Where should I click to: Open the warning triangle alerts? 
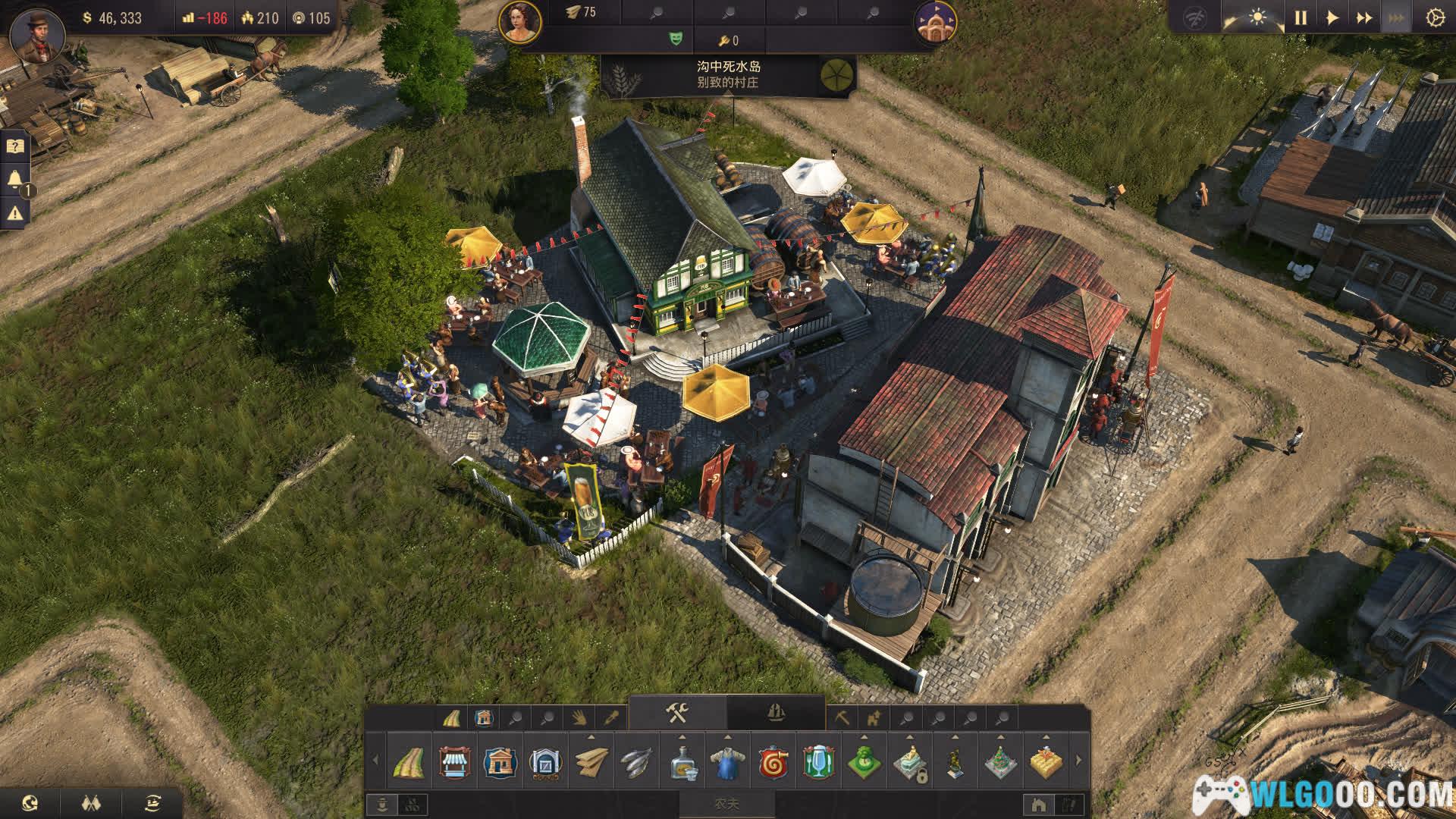[x=15, y=214]
